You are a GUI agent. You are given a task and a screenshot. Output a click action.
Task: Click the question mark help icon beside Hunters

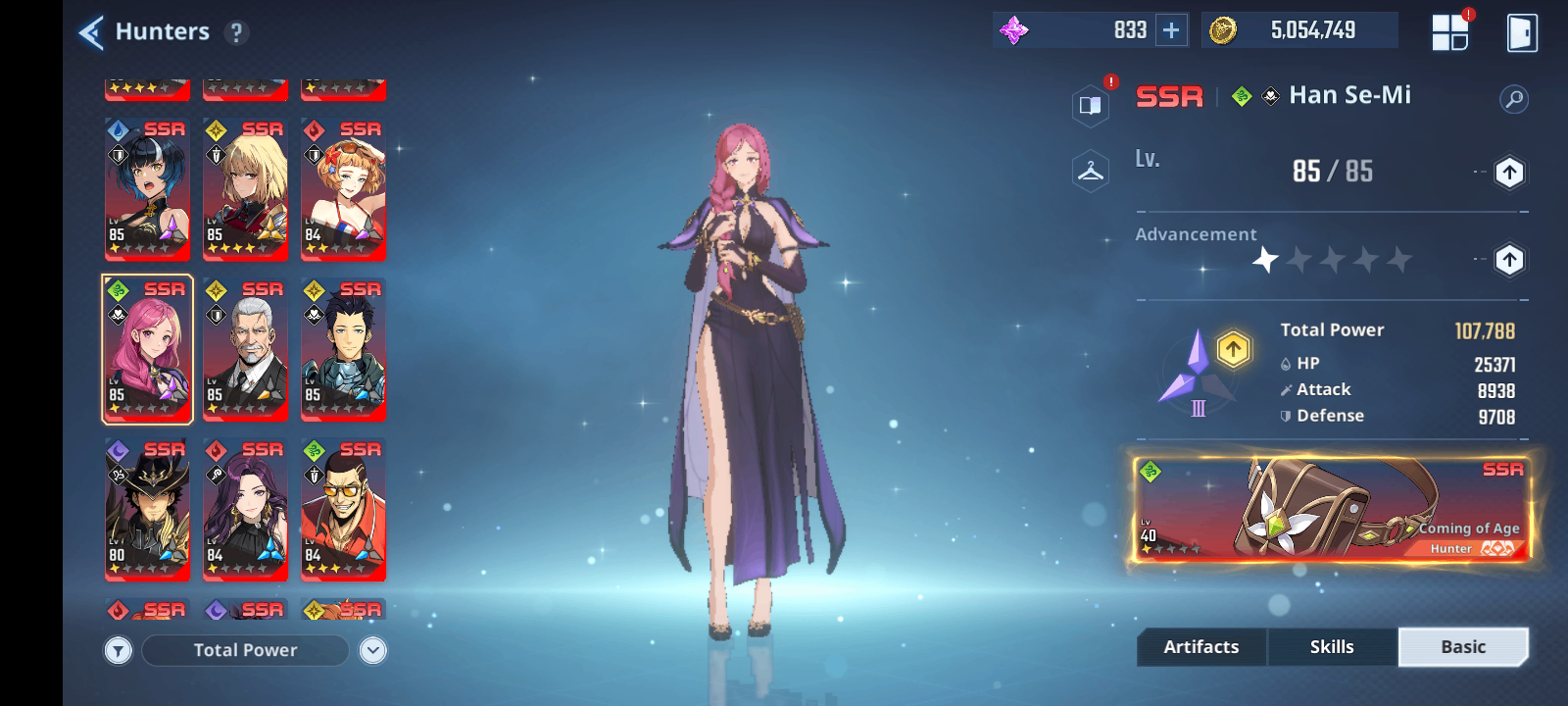(x=235, y=30)
